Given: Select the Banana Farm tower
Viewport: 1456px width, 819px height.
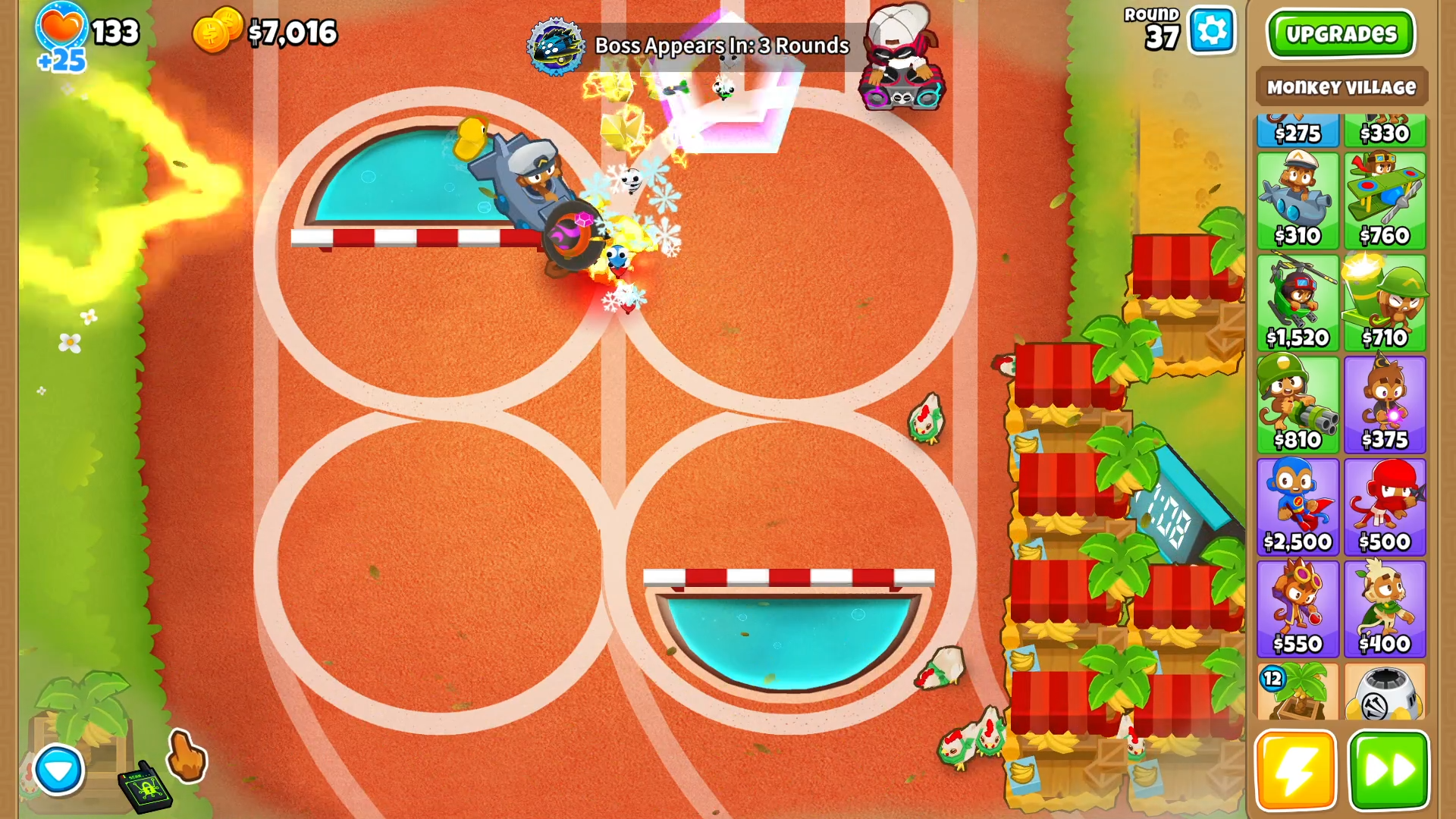Looking at the screenshot, I should tap(1298, 692).
